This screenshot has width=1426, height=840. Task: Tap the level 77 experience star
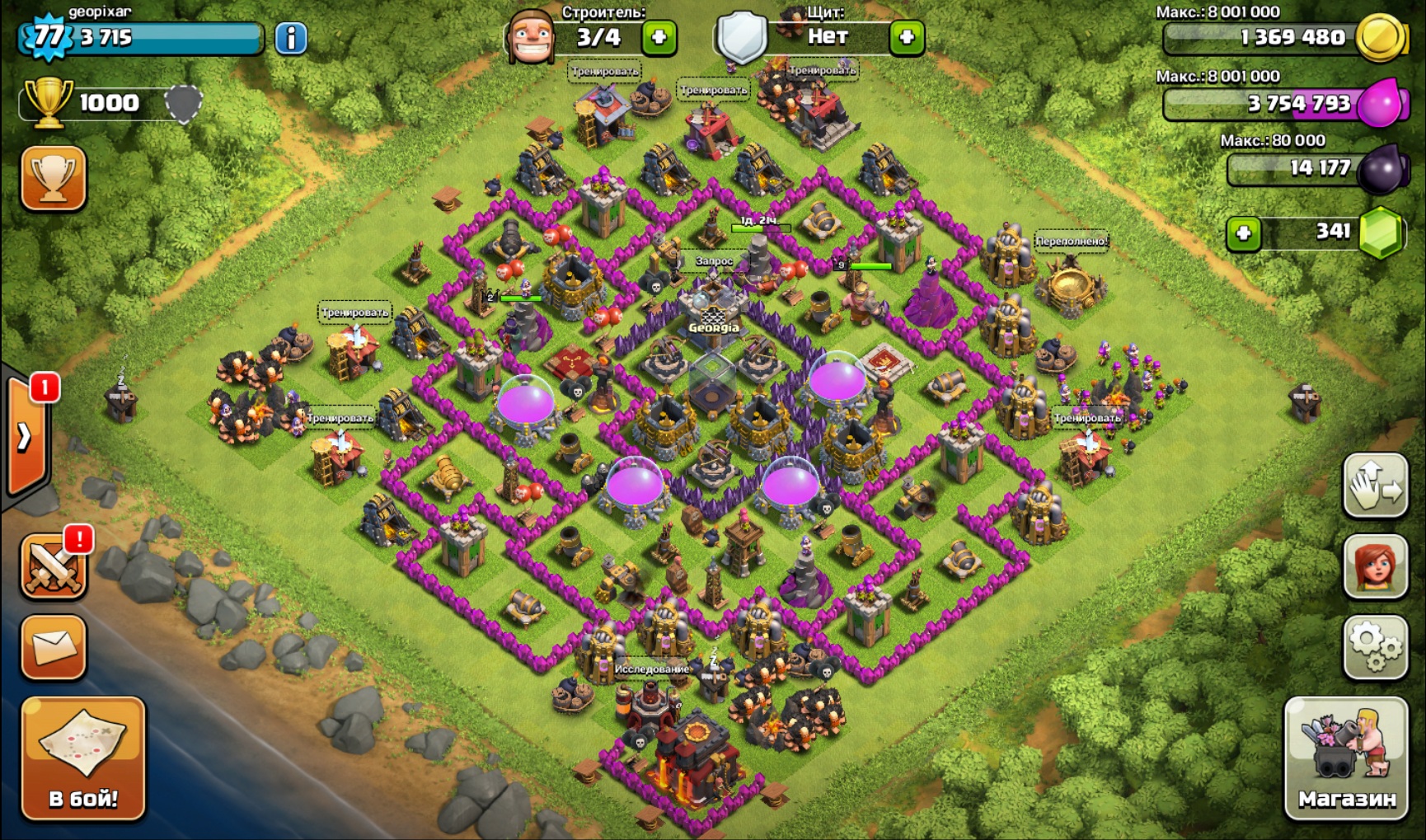coord(48,37)
